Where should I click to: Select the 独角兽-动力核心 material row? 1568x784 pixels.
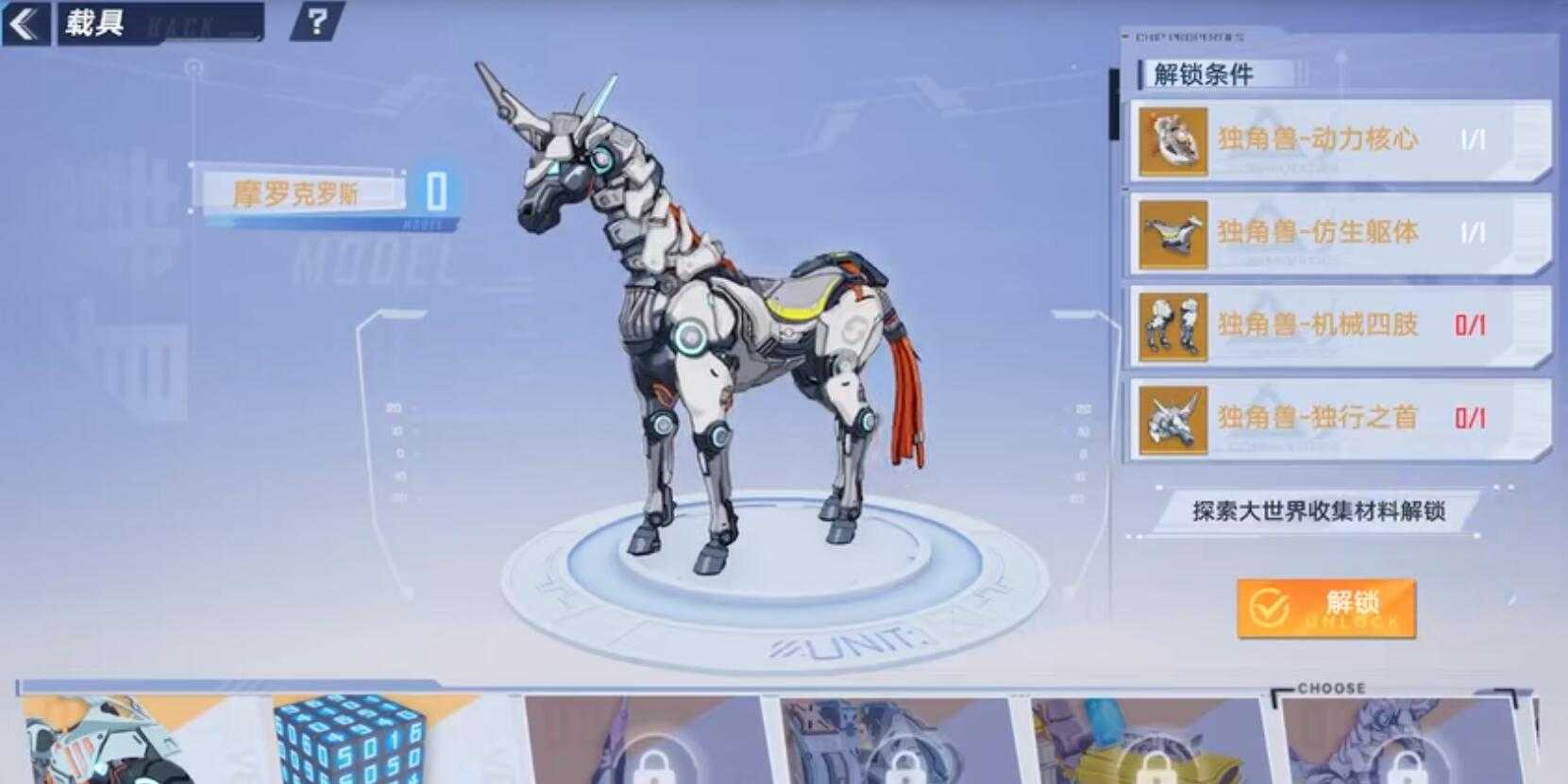click(1339, 142)
